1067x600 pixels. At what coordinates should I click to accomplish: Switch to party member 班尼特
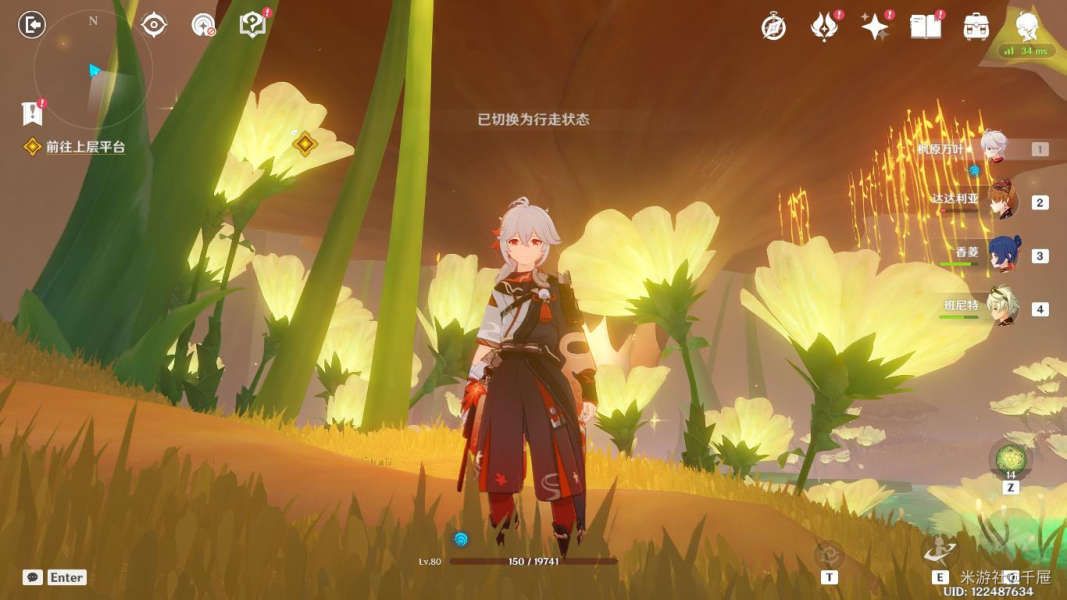click(x=1003, y=308)
